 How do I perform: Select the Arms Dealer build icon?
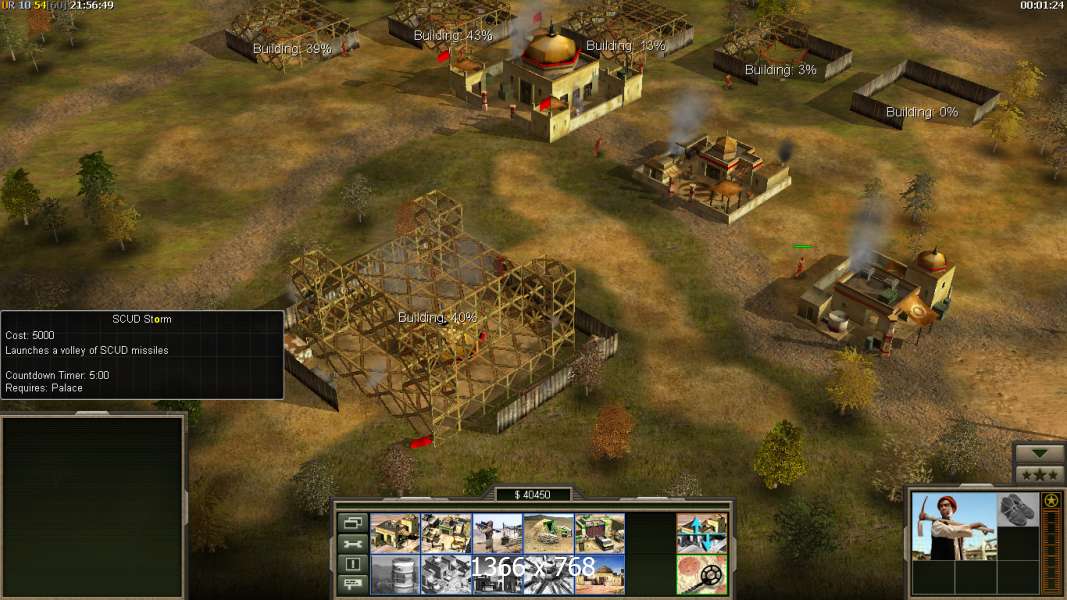[599, 533]
